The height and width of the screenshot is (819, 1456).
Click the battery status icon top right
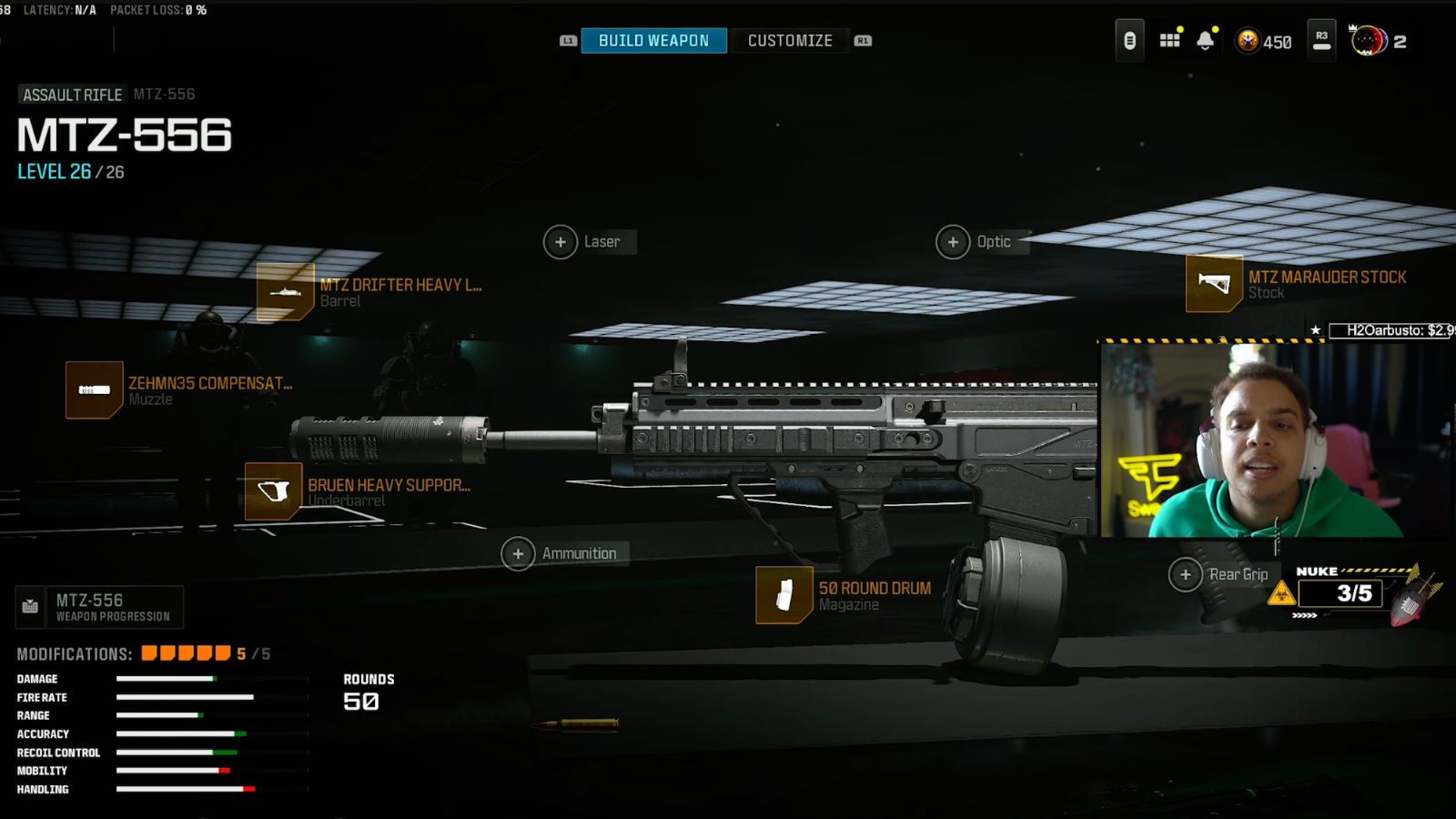coord(1128,41)
